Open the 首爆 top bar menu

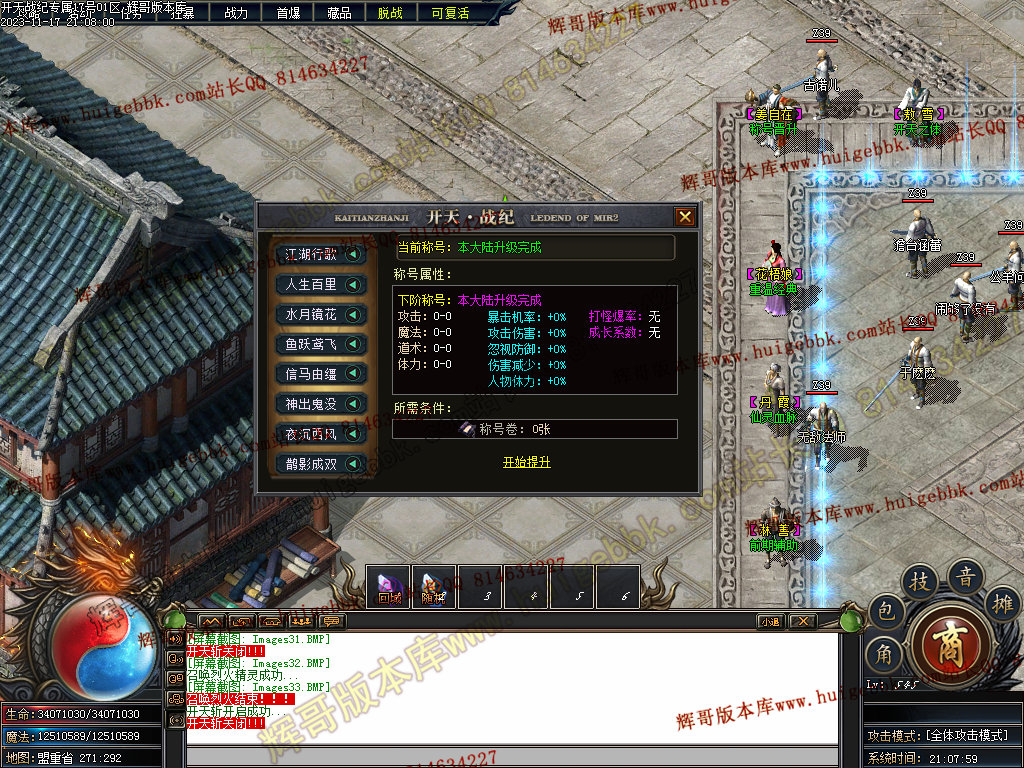point(288,13)
